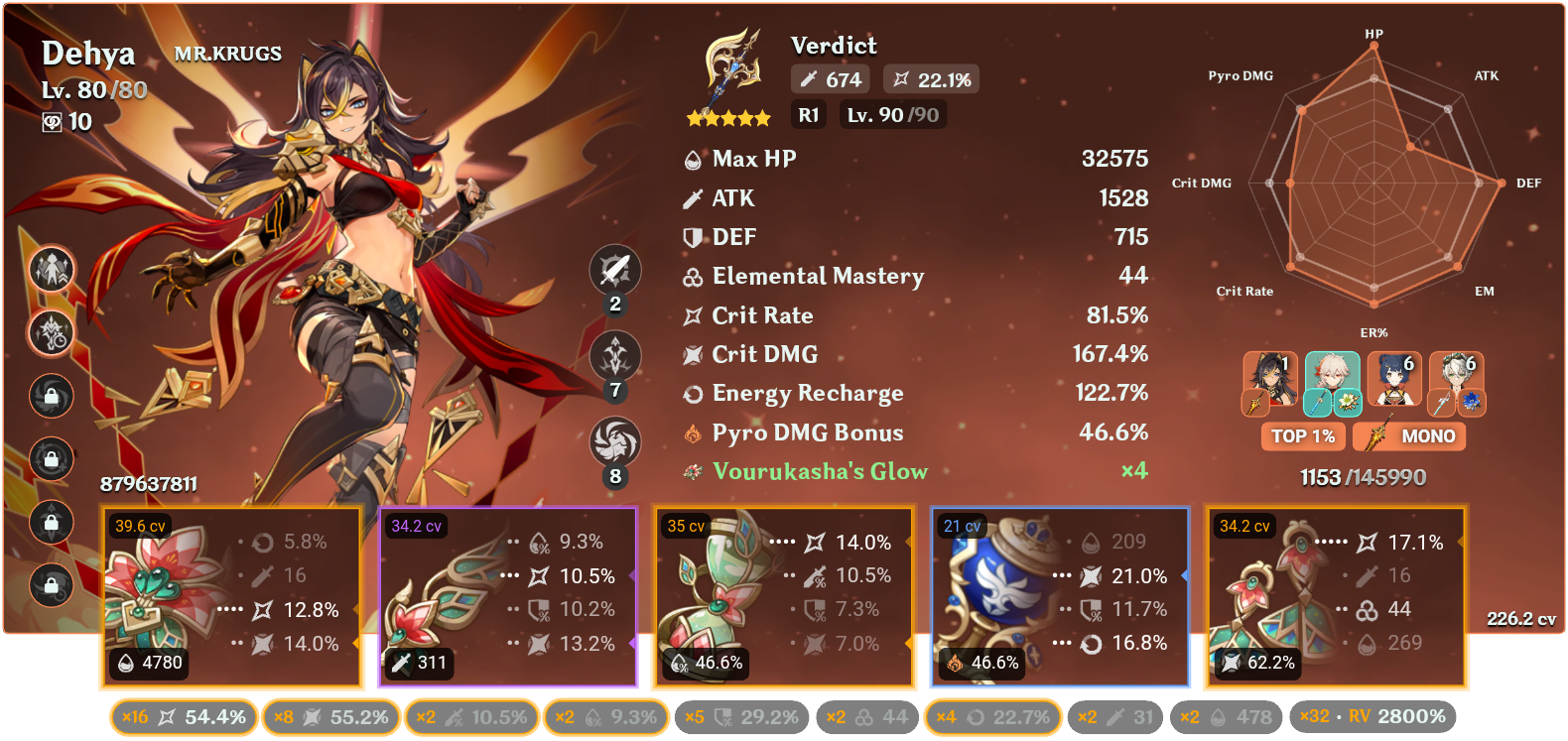Unlock the first padlocked slot in the sidebar
Viewport: 1568px width, 741px height.
[50, 397]
